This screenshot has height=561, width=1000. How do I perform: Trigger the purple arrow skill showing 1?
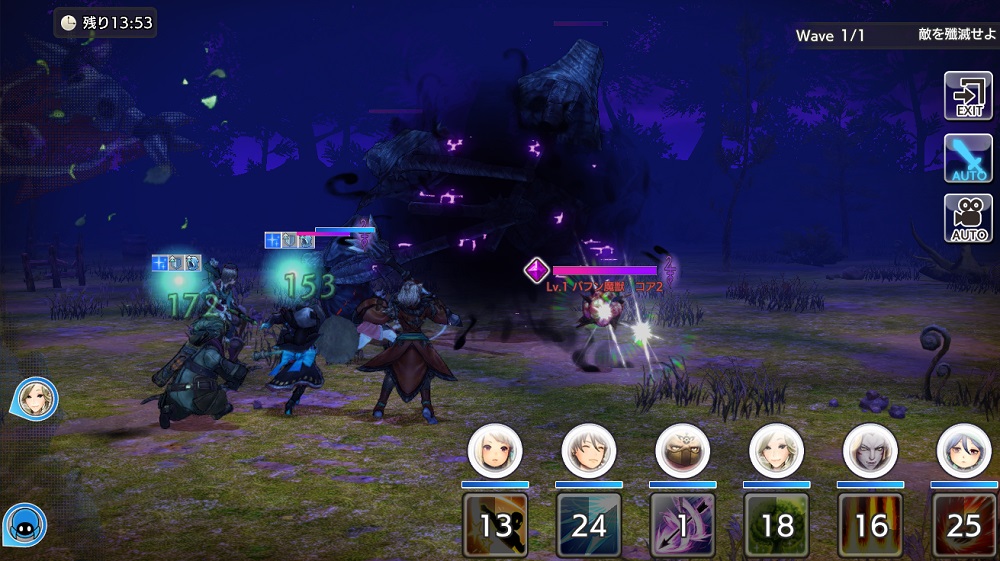683,525
